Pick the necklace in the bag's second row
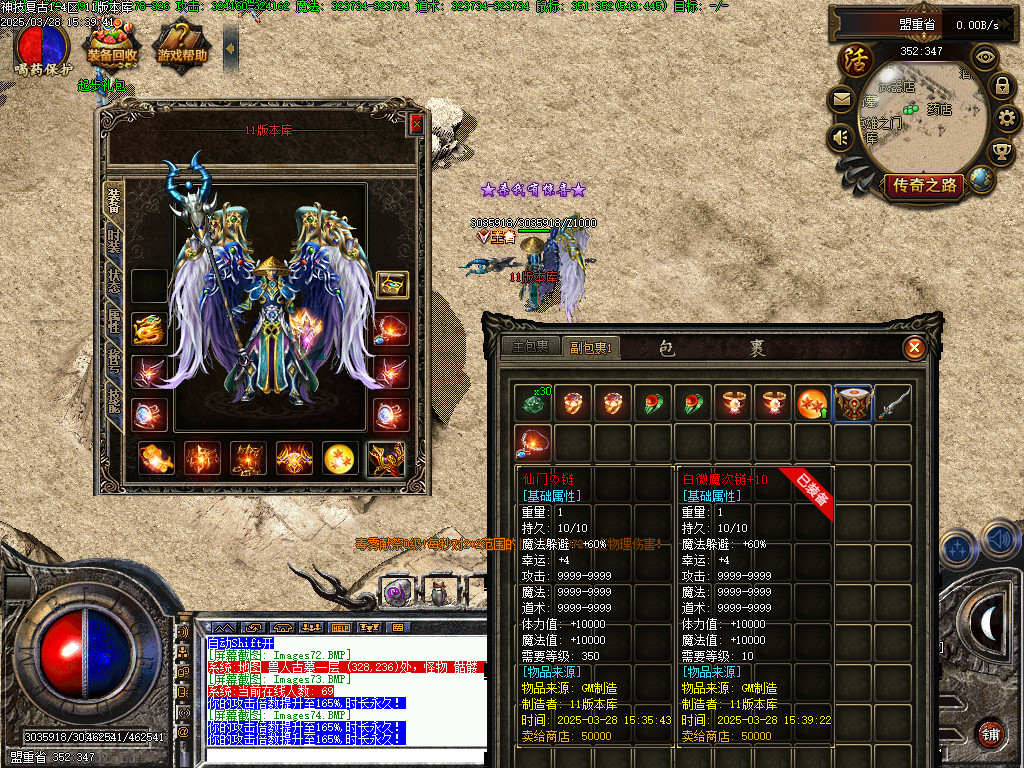Viewport: 1024px width, 768px height. (x=533, y=443)
